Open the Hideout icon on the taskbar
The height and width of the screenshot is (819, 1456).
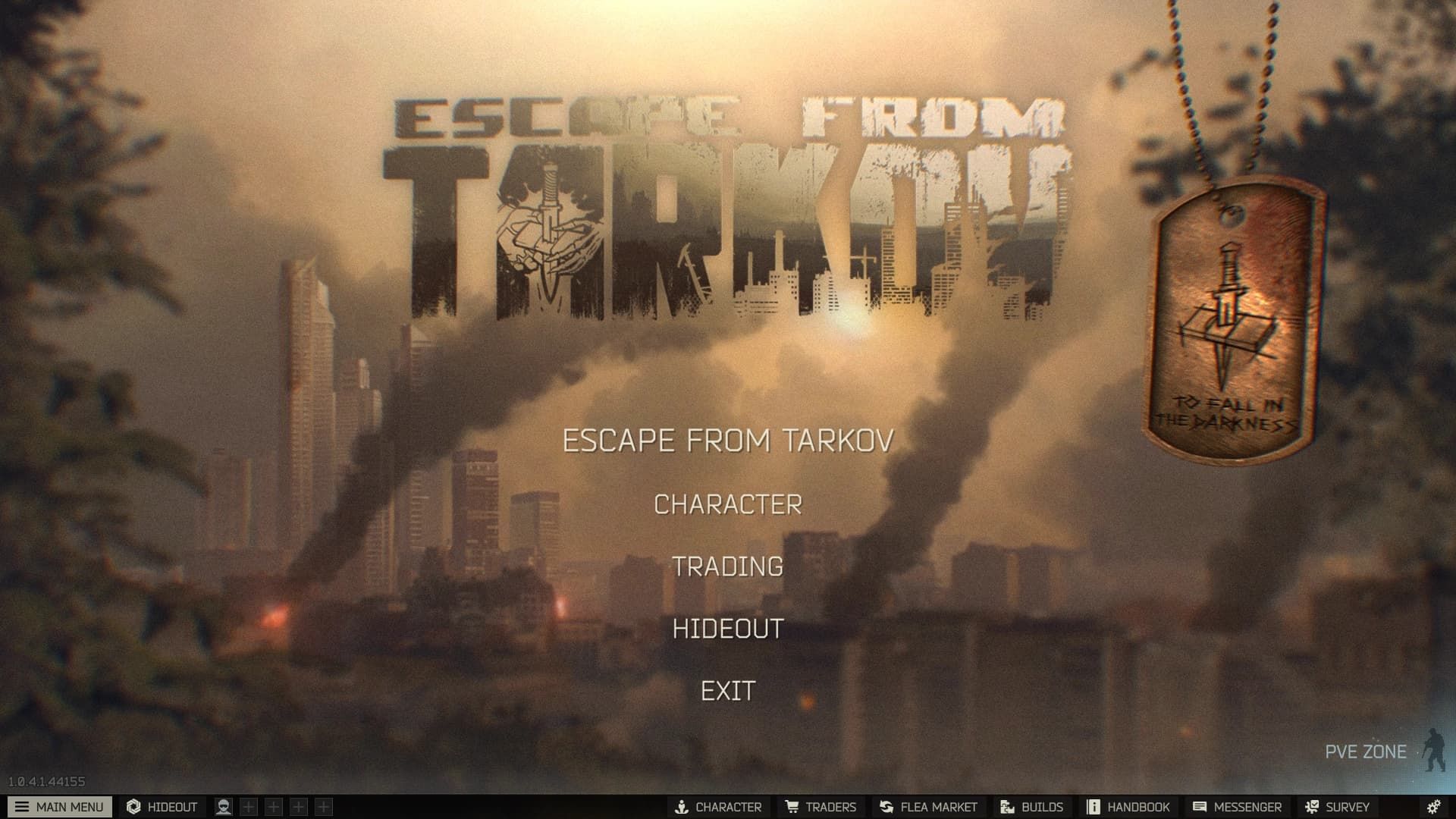(134, 807)
